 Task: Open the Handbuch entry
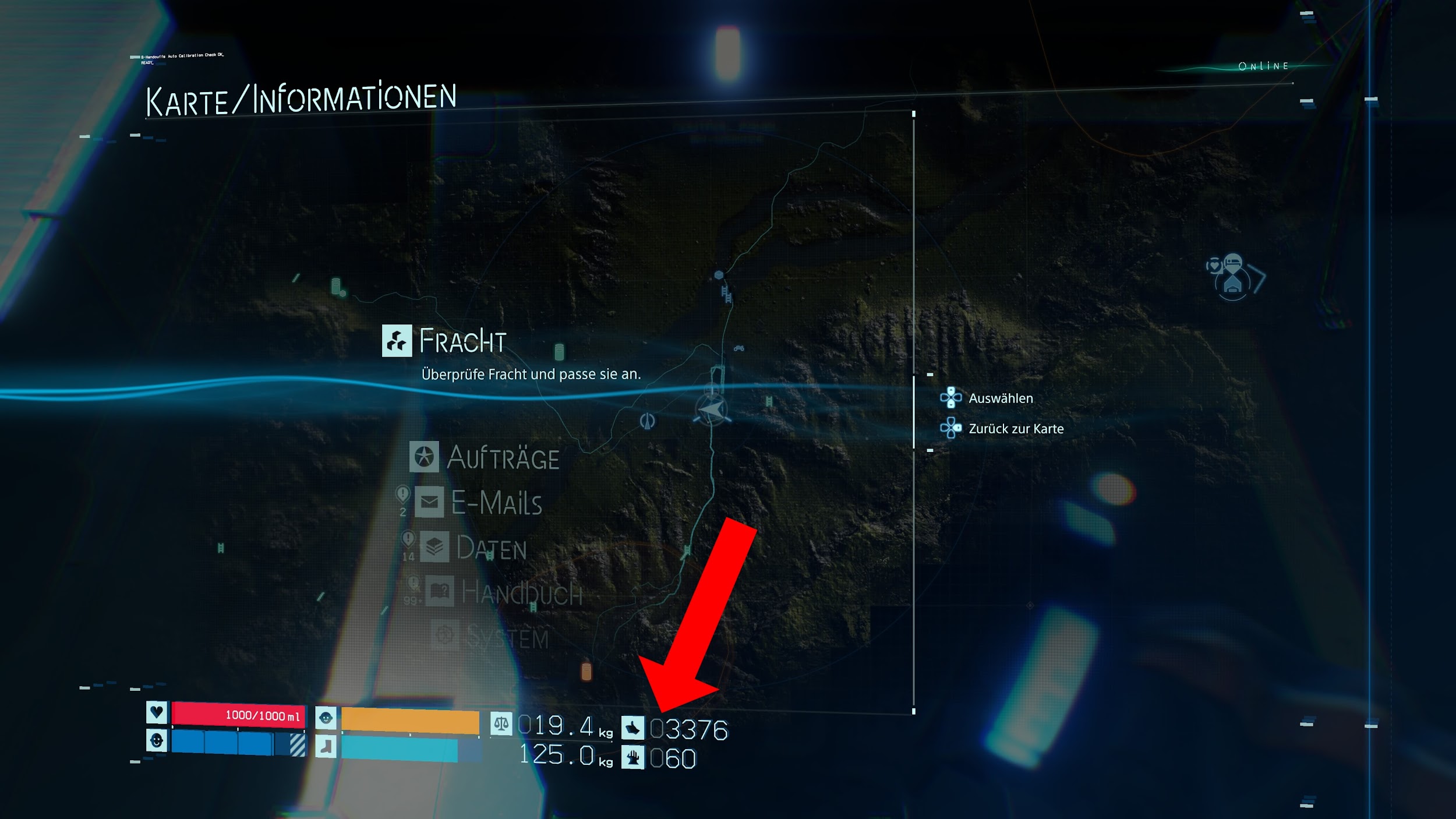[504, 594]
